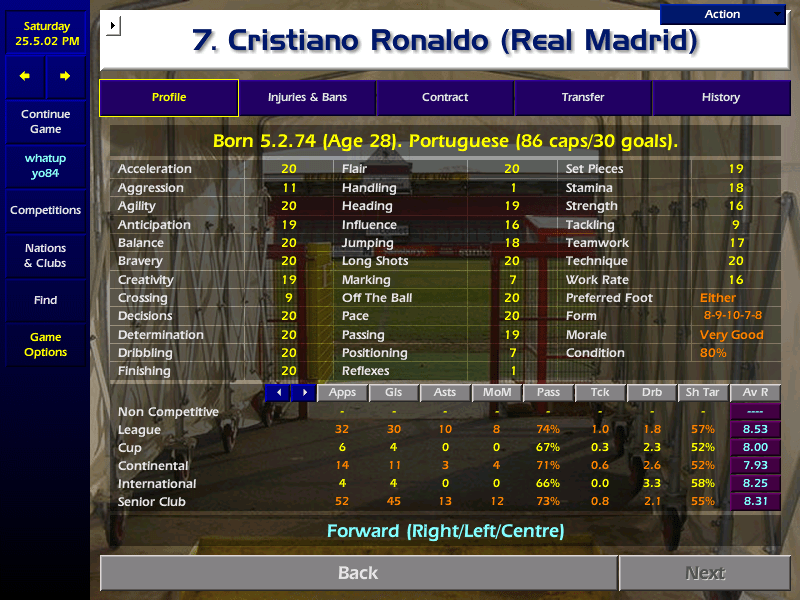The height and width of the screenshot is (600, 800).
Task: Open the whatup yo84 manager button
Action: [x=45, y=166]
